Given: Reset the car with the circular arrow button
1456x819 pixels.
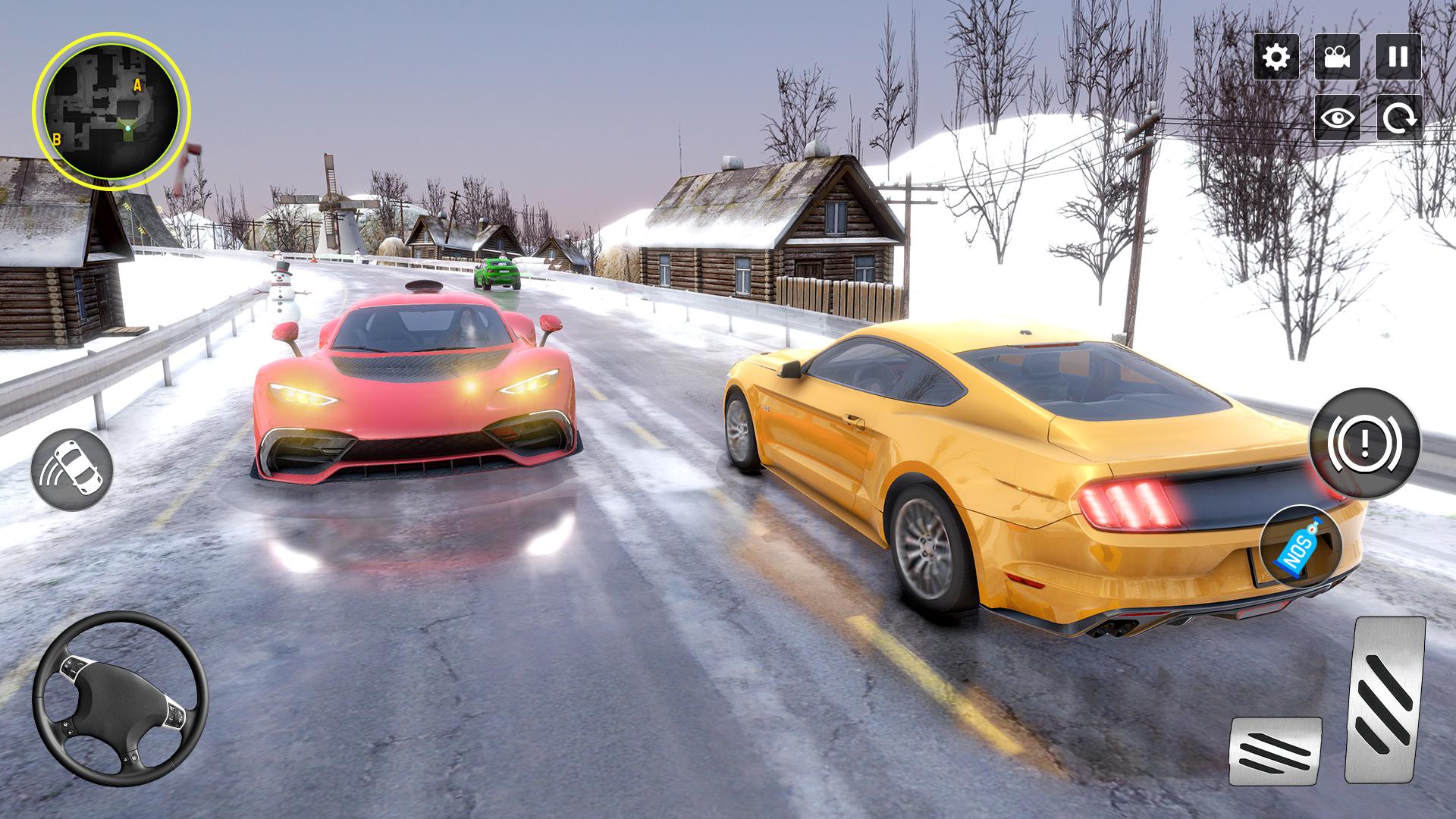Looking at the screenshot, I should pyautogui.click(x=1399, y=118).
